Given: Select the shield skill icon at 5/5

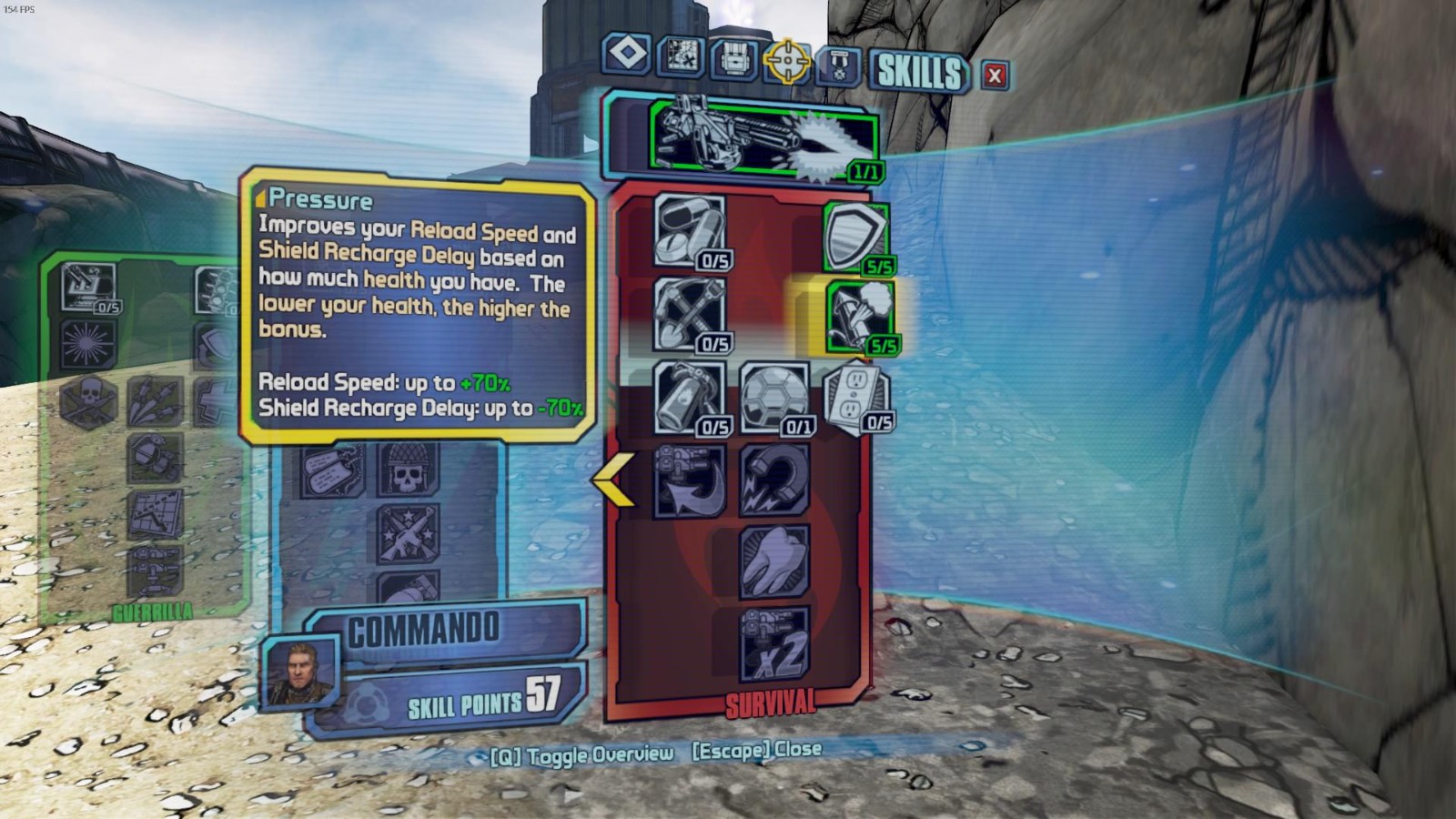Looking at the screenshot, I should click(x=855, y=237).
